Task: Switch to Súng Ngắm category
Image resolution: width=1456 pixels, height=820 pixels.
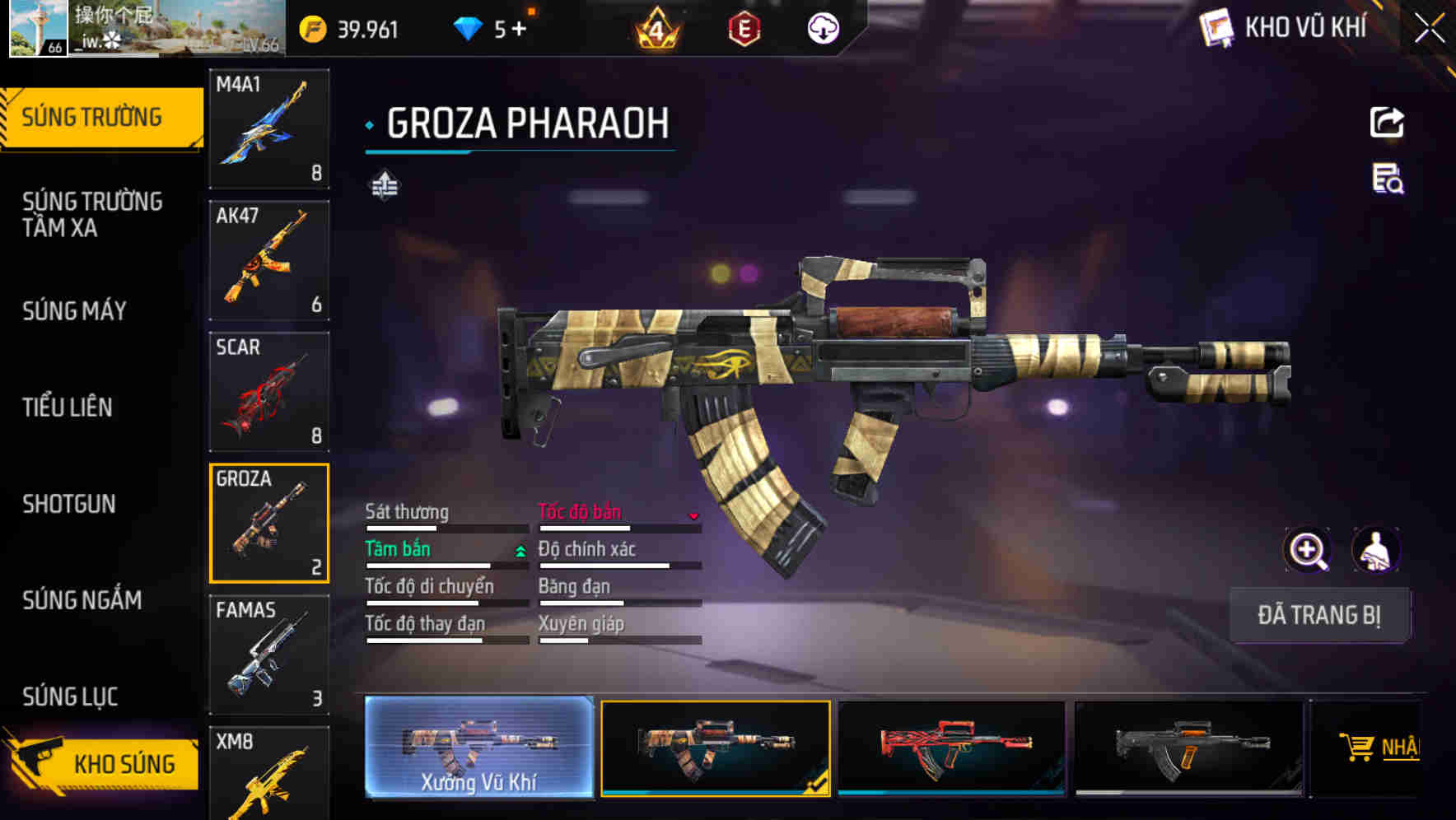Action: click(82, 600)
